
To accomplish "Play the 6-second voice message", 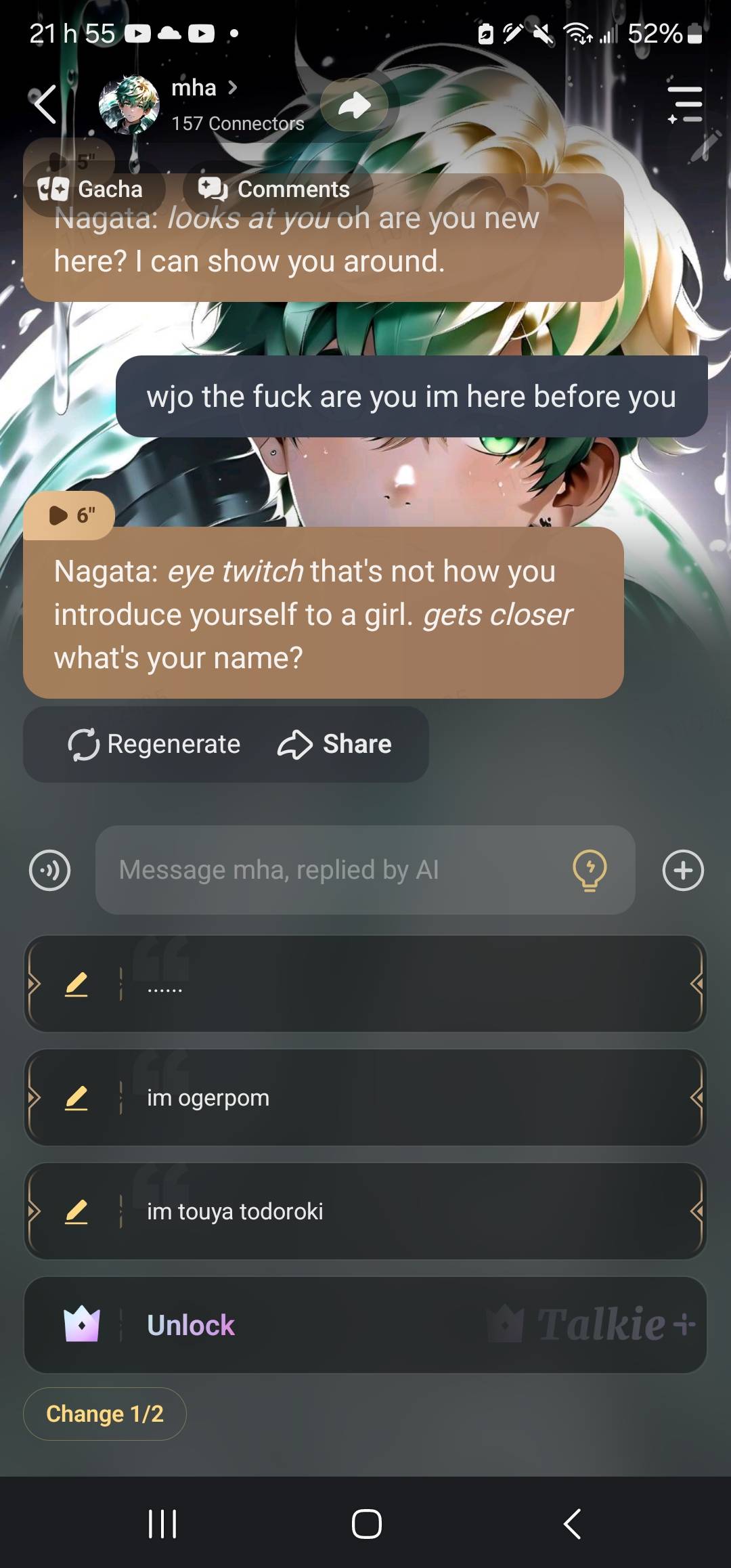I will [68, 516].
